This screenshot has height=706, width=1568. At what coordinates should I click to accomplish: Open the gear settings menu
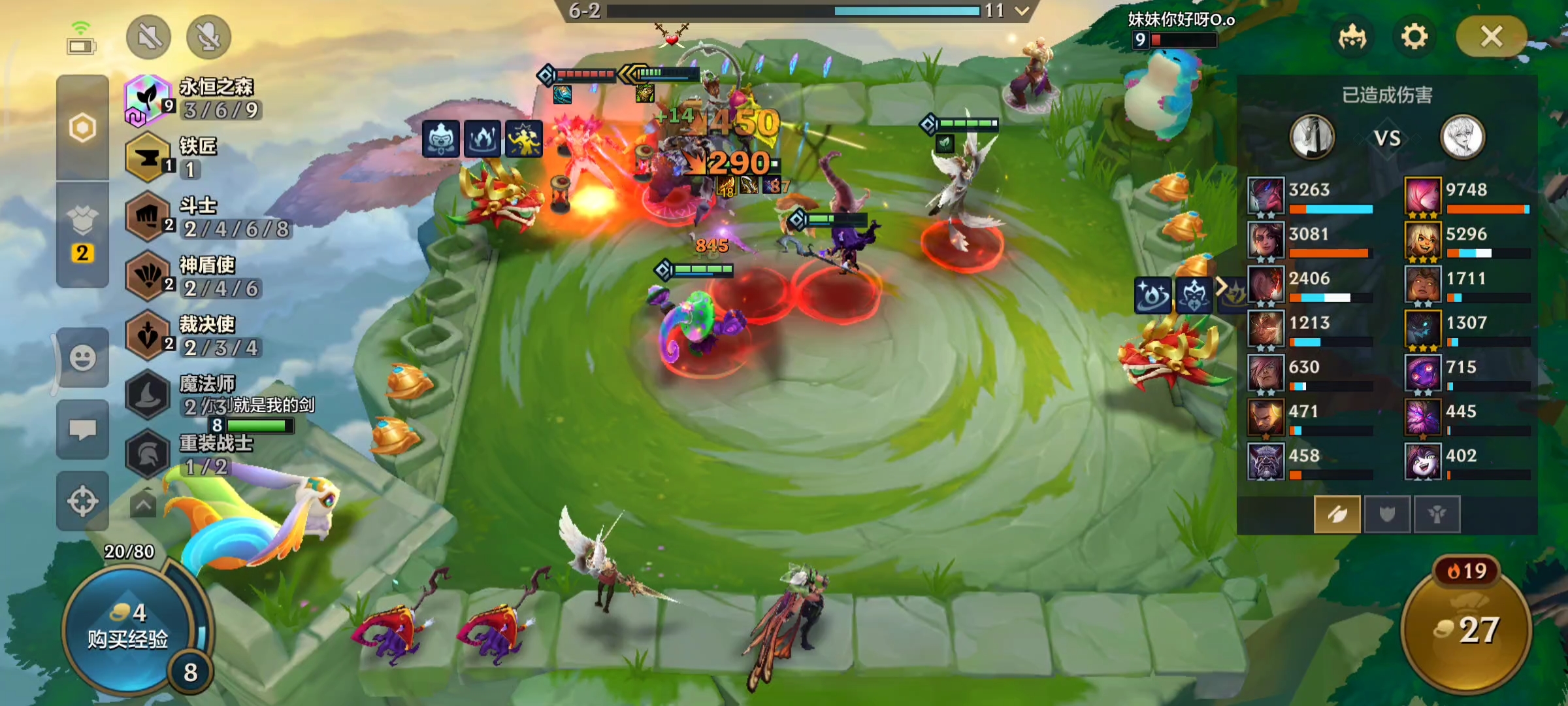(x=1414, y=37)
